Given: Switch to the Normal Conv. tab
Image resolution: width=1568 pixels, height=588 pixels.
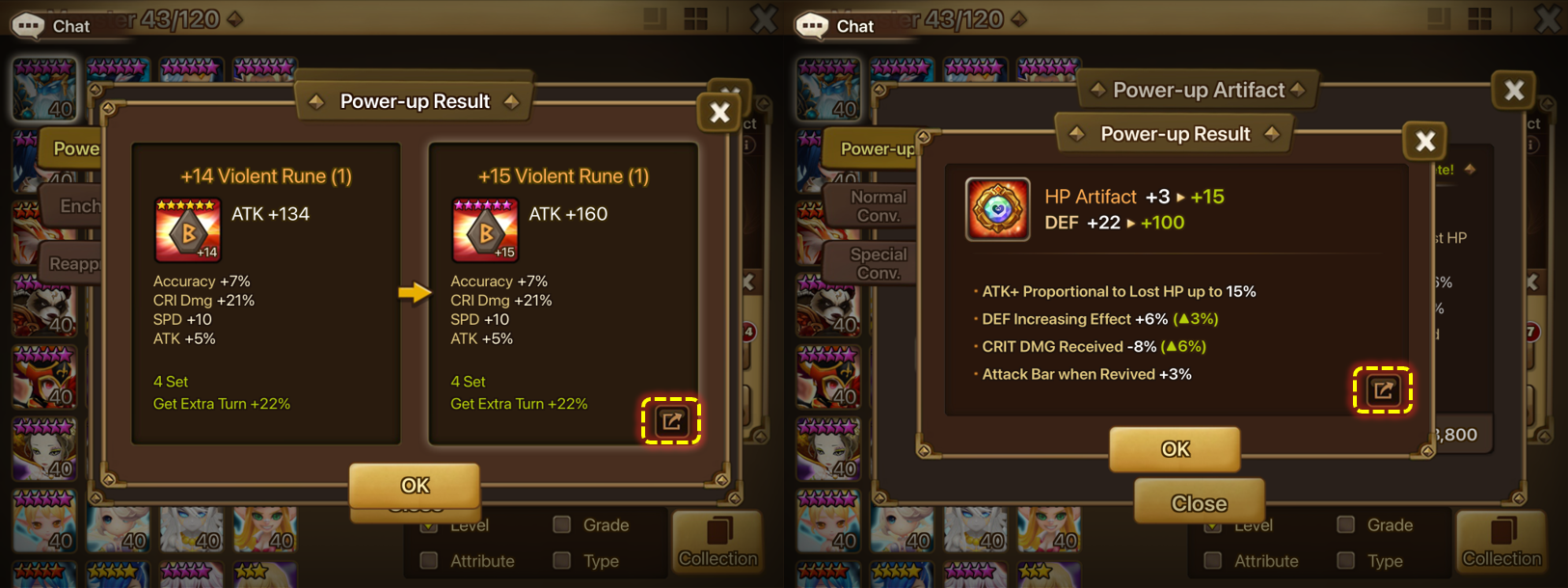Looking at the screenshot, I should pyautogui.click(x=876, y=205).
